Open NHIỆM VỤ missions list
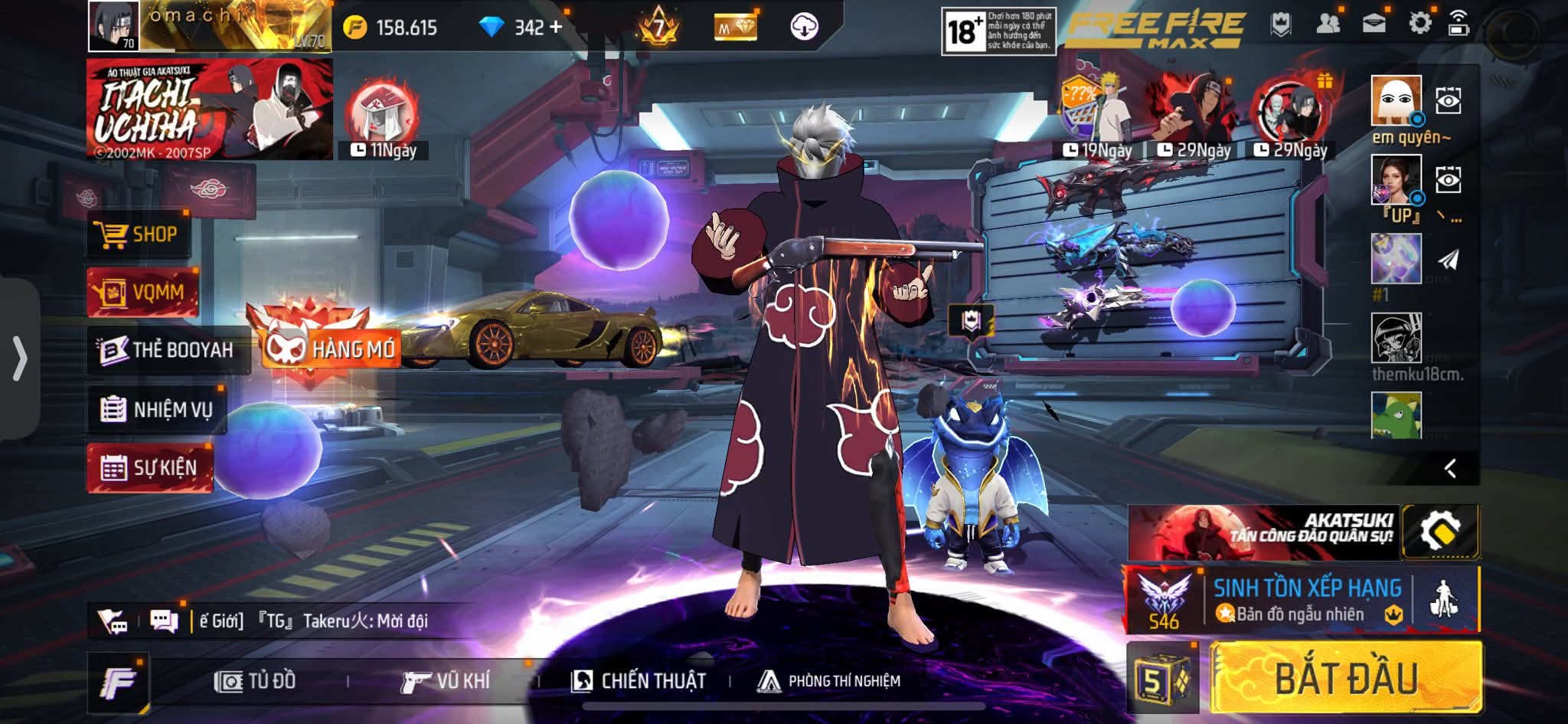Image resolution: width=1568 pixels, height=724 pixels. tap(157, 410)
